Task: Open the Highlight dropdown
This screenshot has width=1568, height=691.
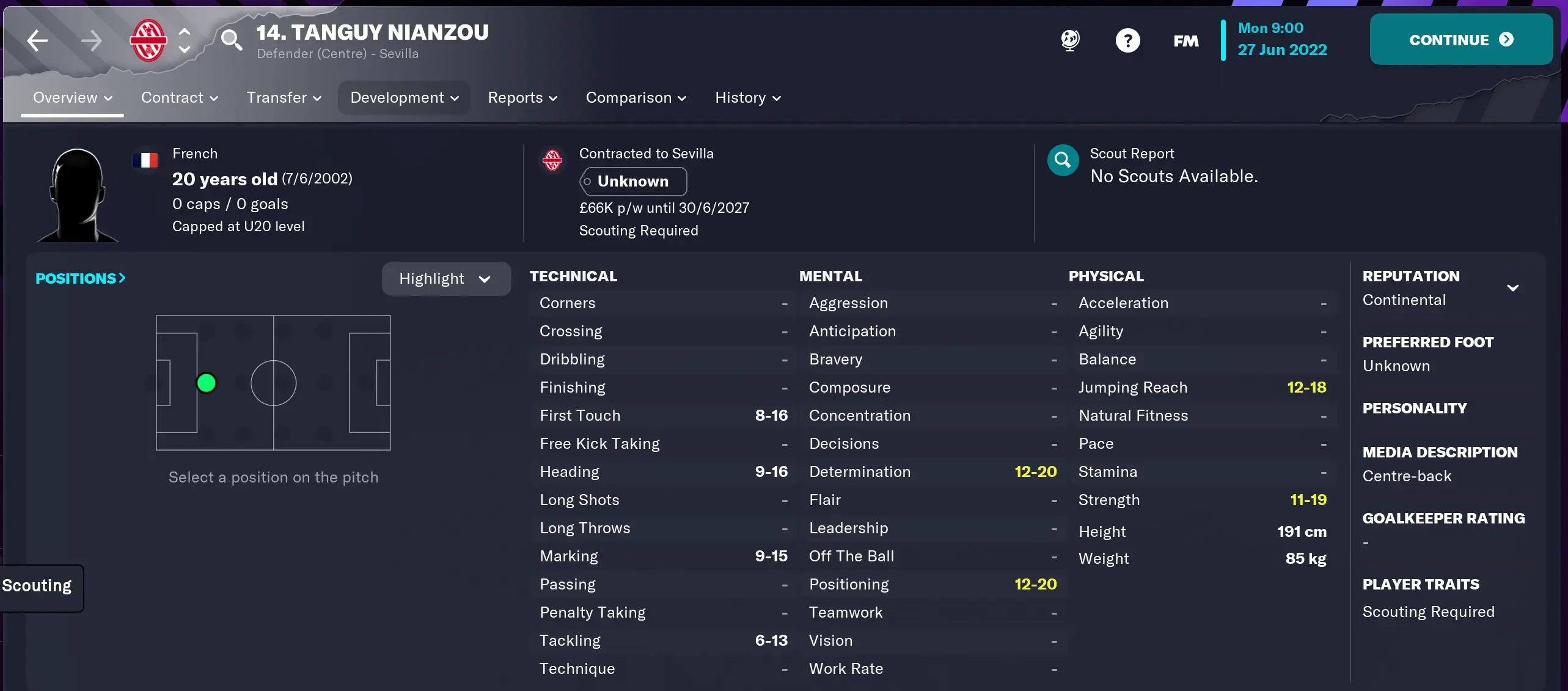Action: click(445, 278)
